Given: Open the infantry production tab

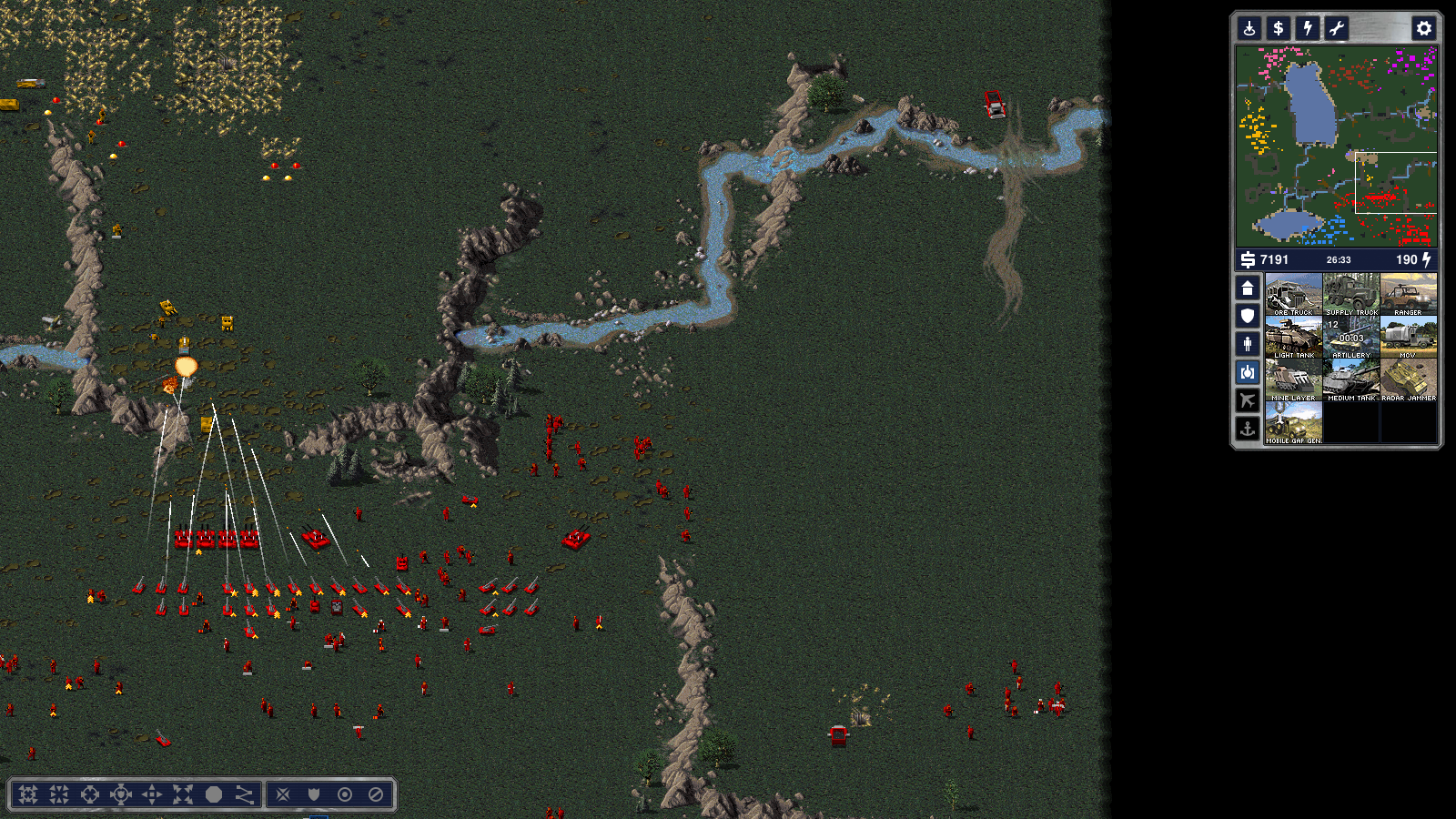Looking at the screenshot, I should tap(1248, 344).
